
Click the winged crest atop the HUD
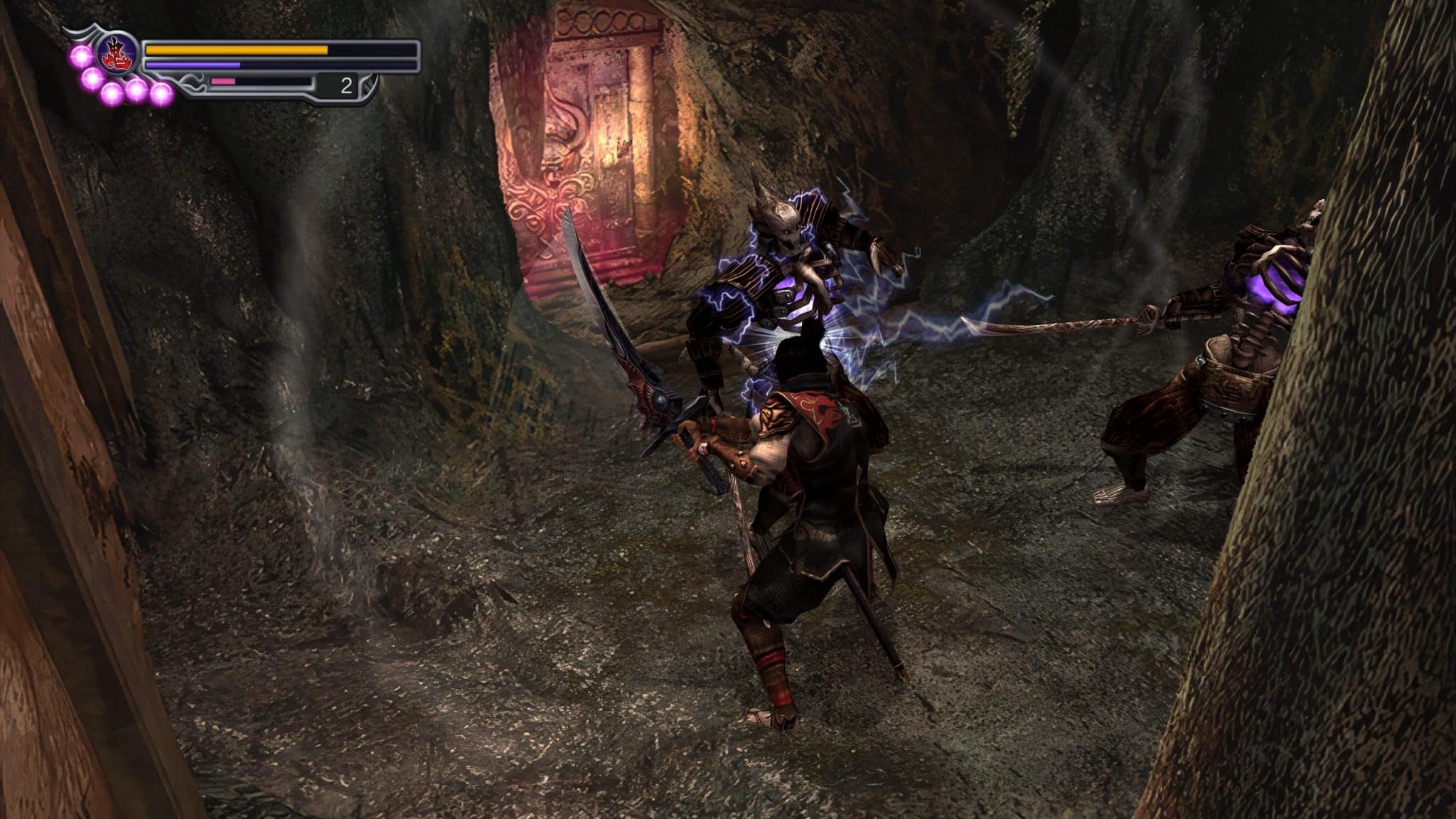click(x=87, y=30)
